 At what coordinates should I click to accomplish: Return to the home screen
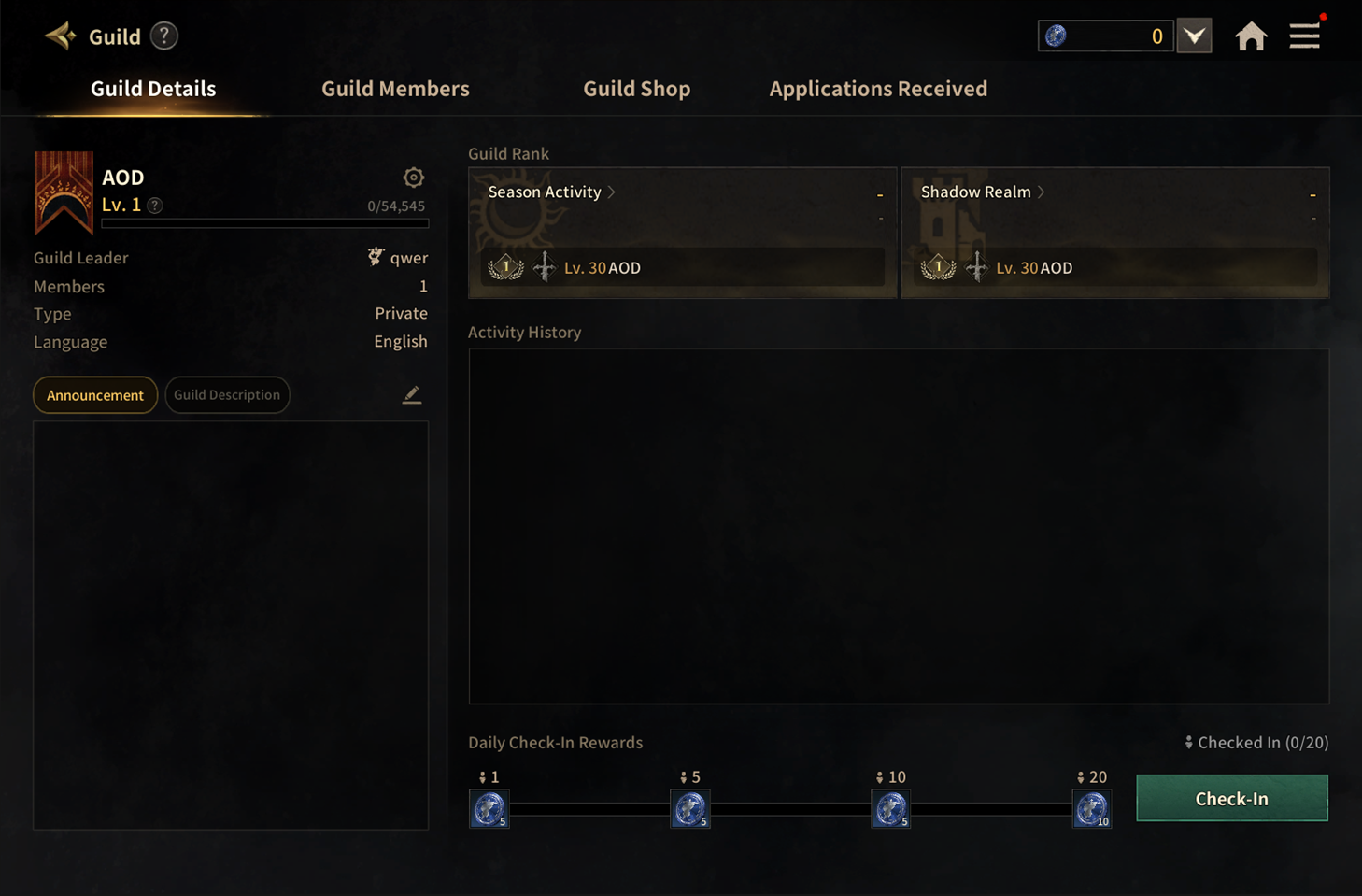[x=1251, y=36]
